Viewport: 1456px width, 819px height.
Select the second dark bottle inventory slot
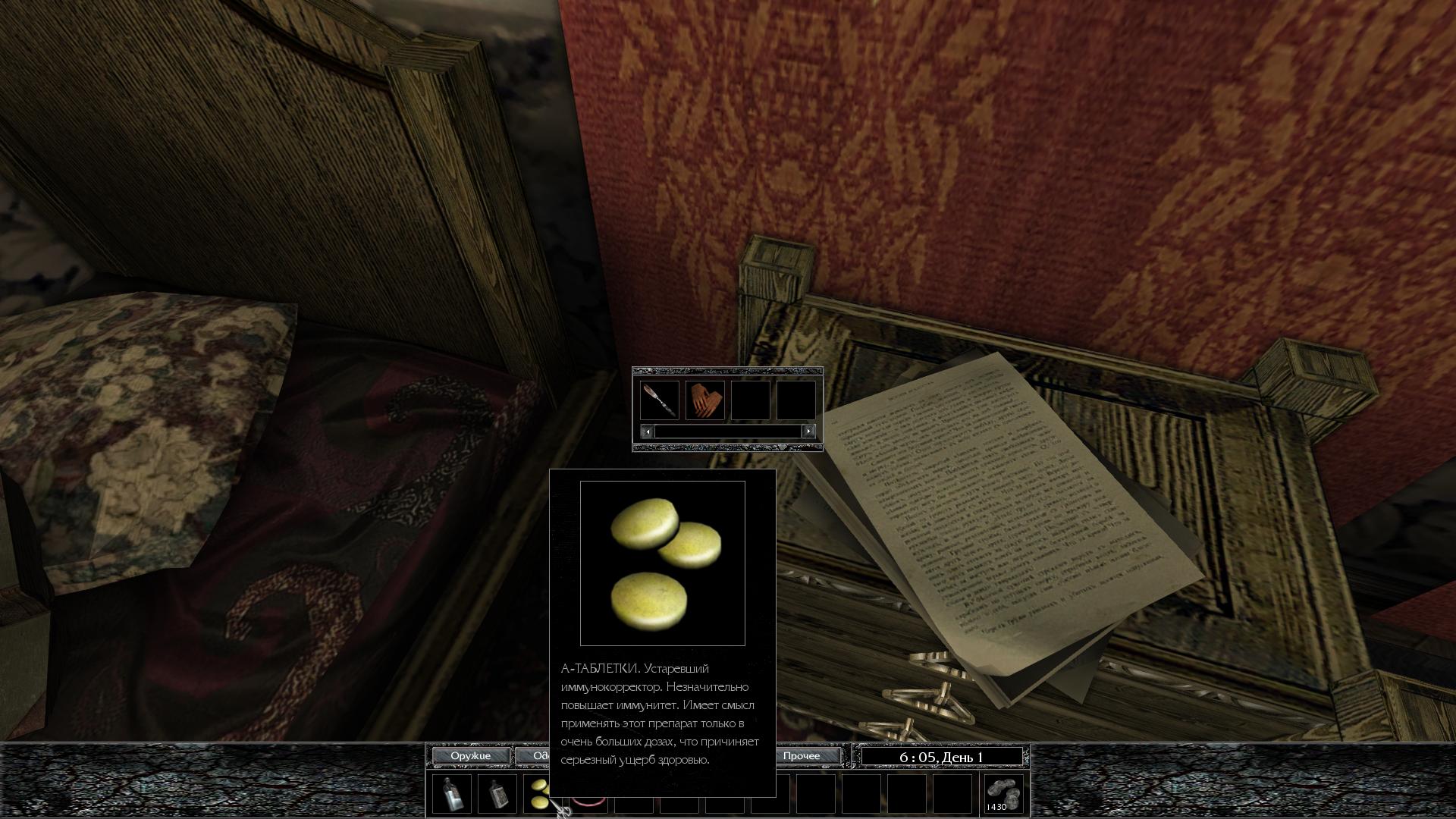tap(497, 794)
